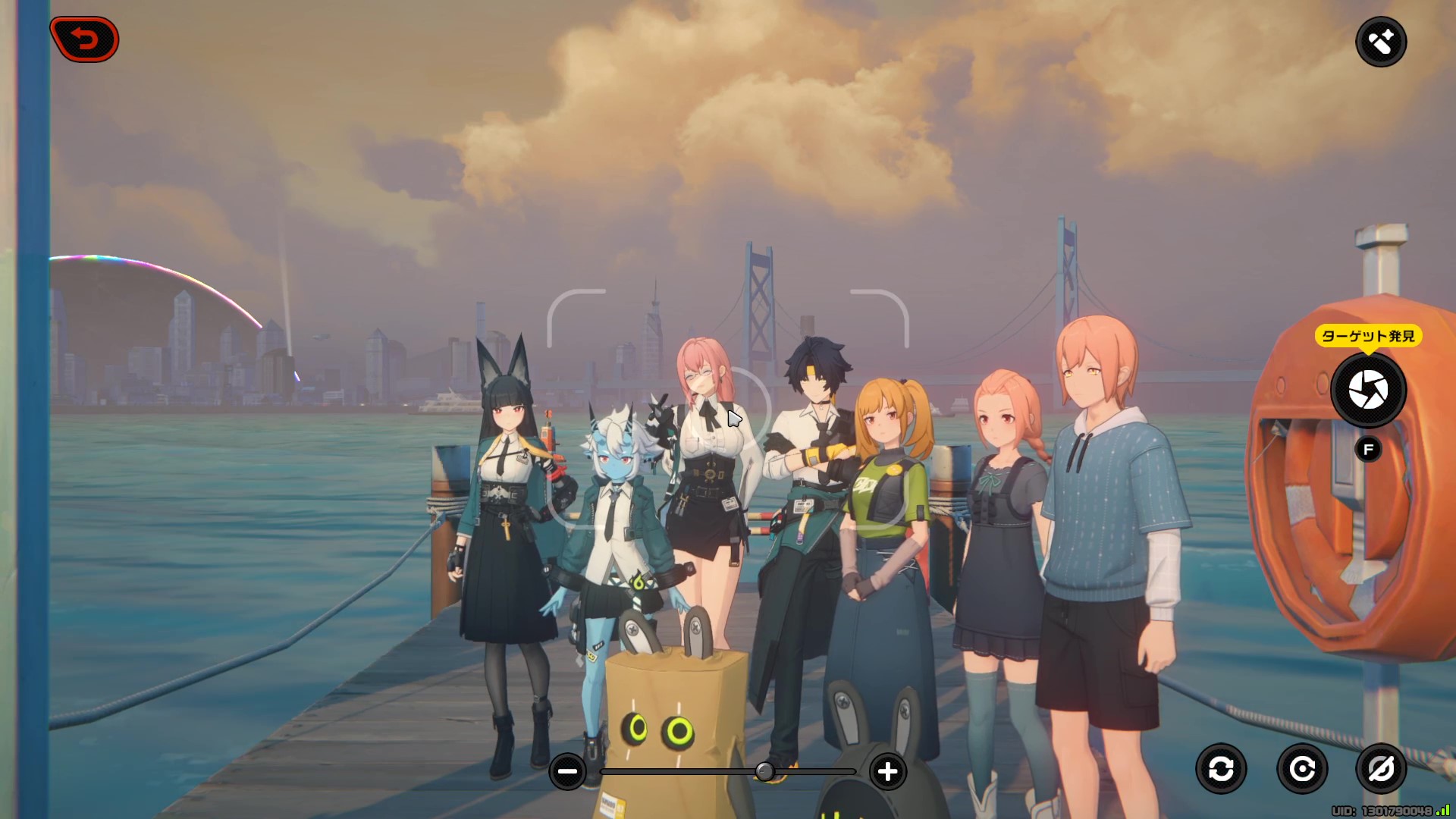Click the F key shortcut badge below the shutter
This screenshot has height=819, width=1456.
[x=1367, y=449]
